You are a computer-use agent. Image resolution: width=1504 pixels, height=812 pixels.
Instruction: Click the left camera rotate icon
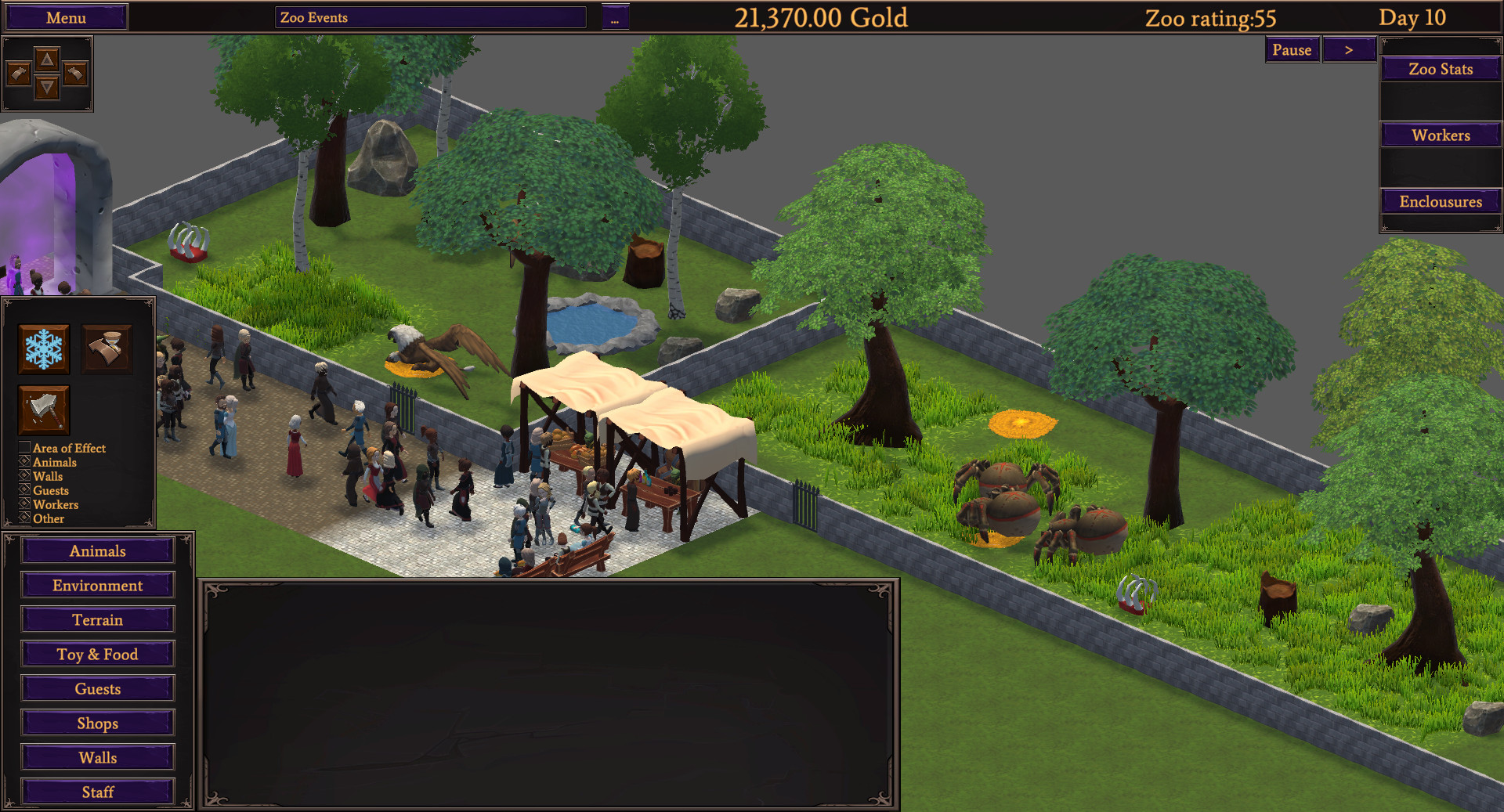point(20,73)
